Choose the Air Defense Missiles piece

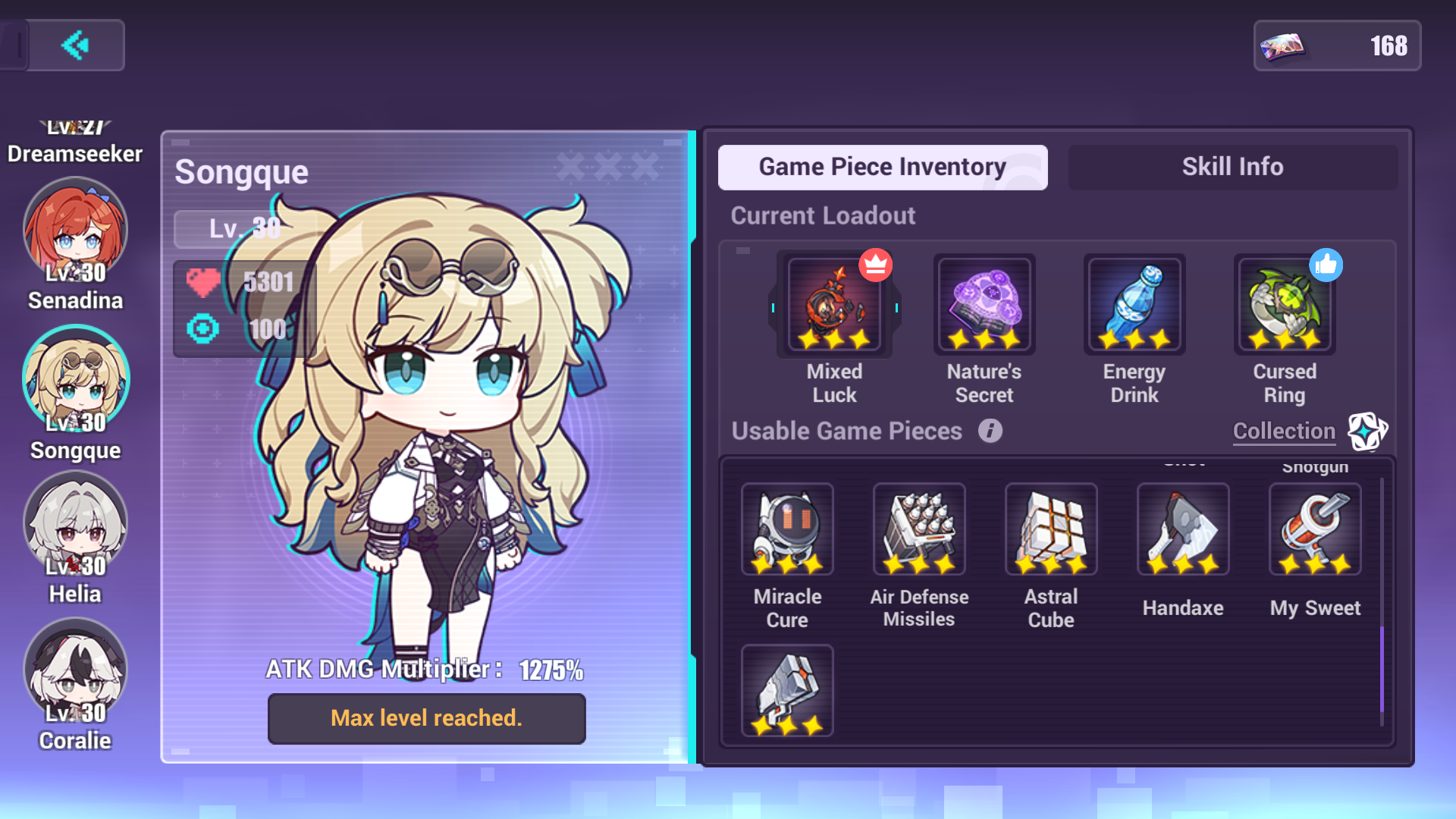[x=918, y=529]
